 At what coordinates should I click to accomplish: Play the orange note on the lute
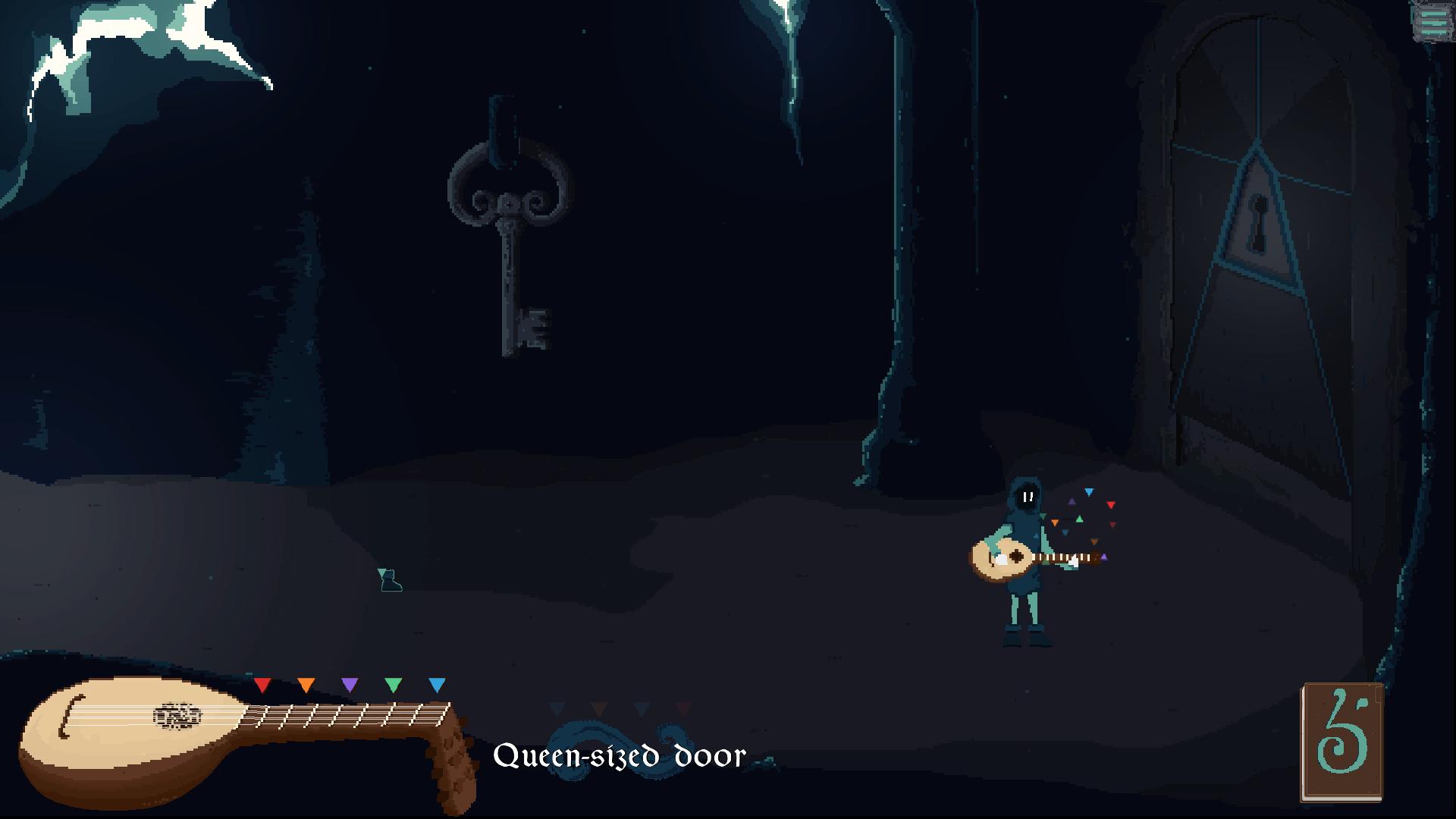[x=306, y=686]
